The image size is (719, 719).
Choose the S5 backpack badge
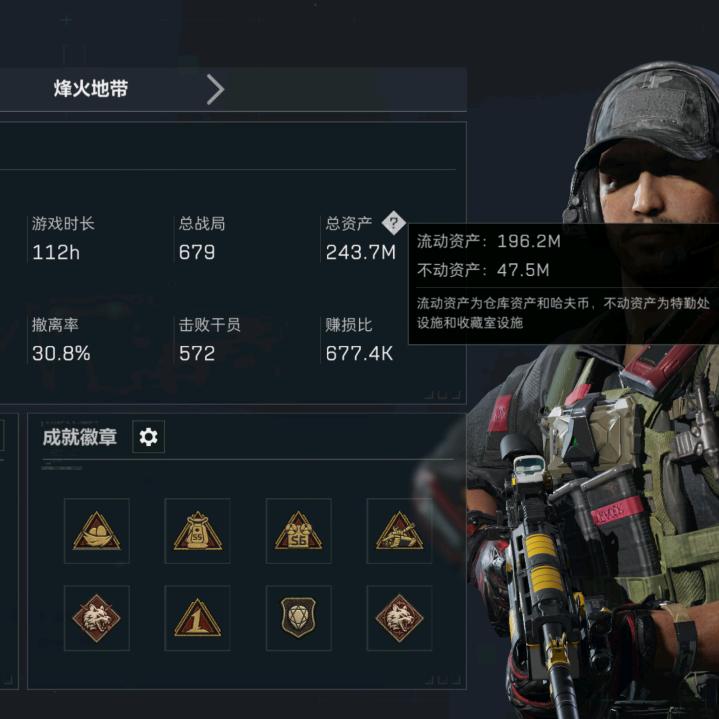197,531
